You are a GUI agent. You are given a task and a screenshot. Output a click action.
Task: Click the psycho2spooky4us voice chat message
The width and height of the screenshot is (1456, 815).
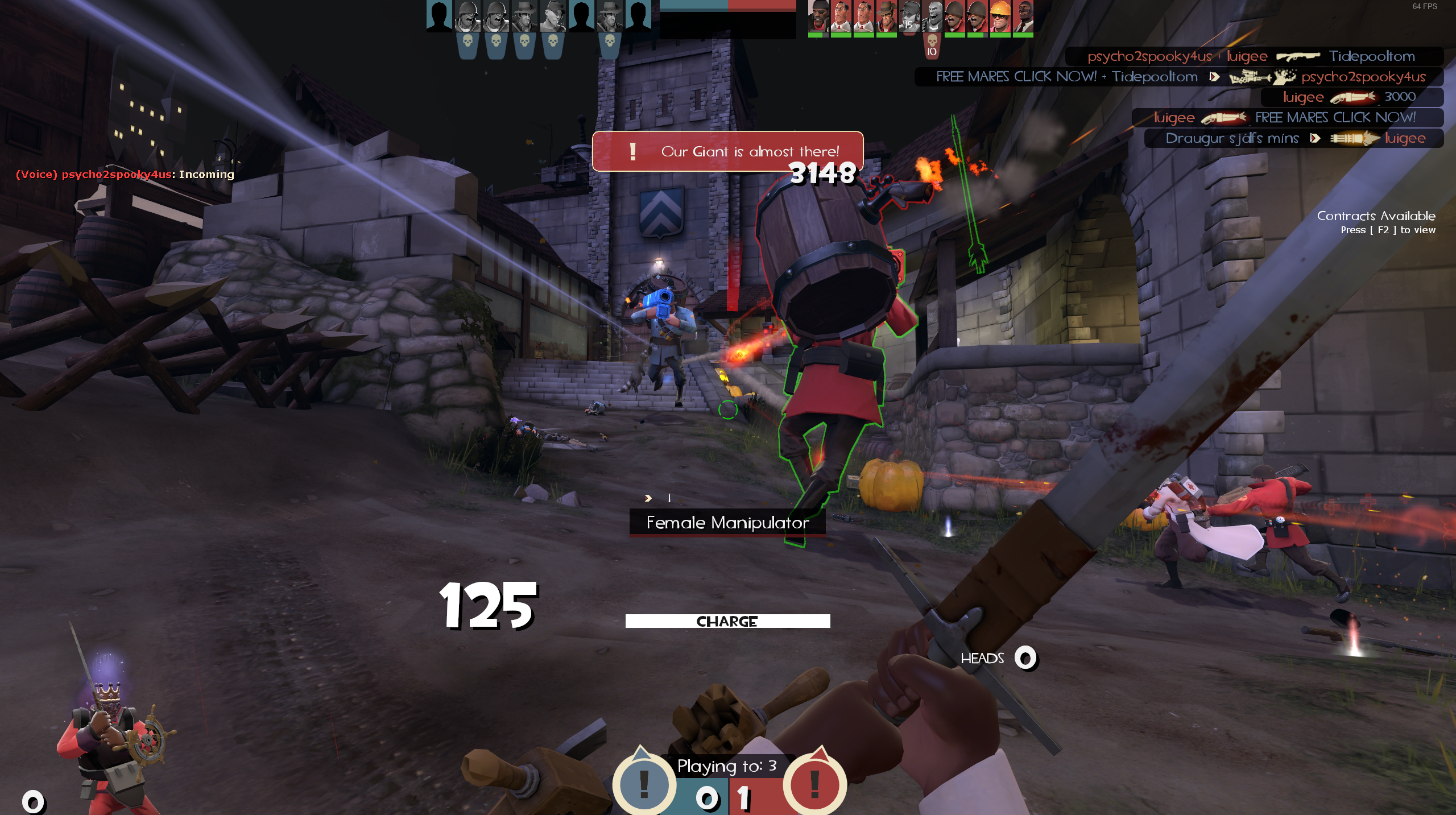pyautogui.click(x=125, y=175)
